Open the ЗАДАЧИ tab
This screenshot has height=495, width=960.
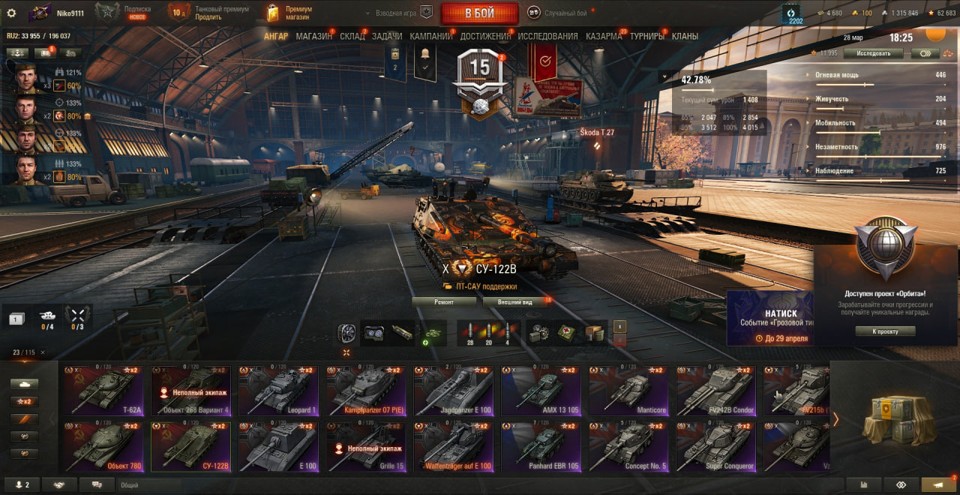pos(387,37)
